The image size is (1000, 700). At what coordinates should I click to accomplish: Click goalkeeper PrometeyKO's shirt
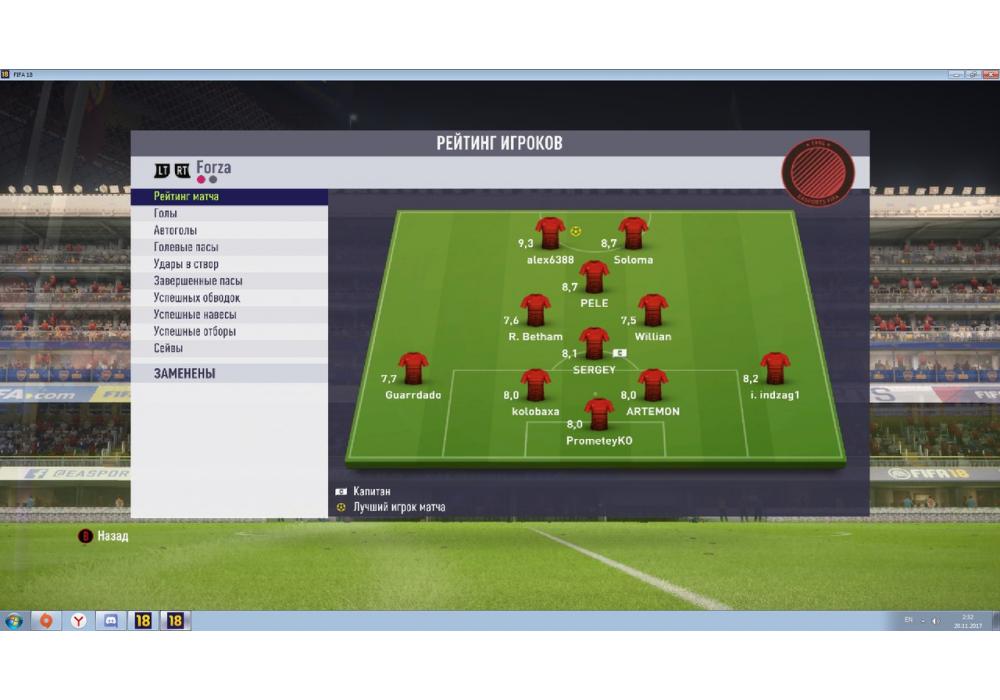[x=599, y=413]
